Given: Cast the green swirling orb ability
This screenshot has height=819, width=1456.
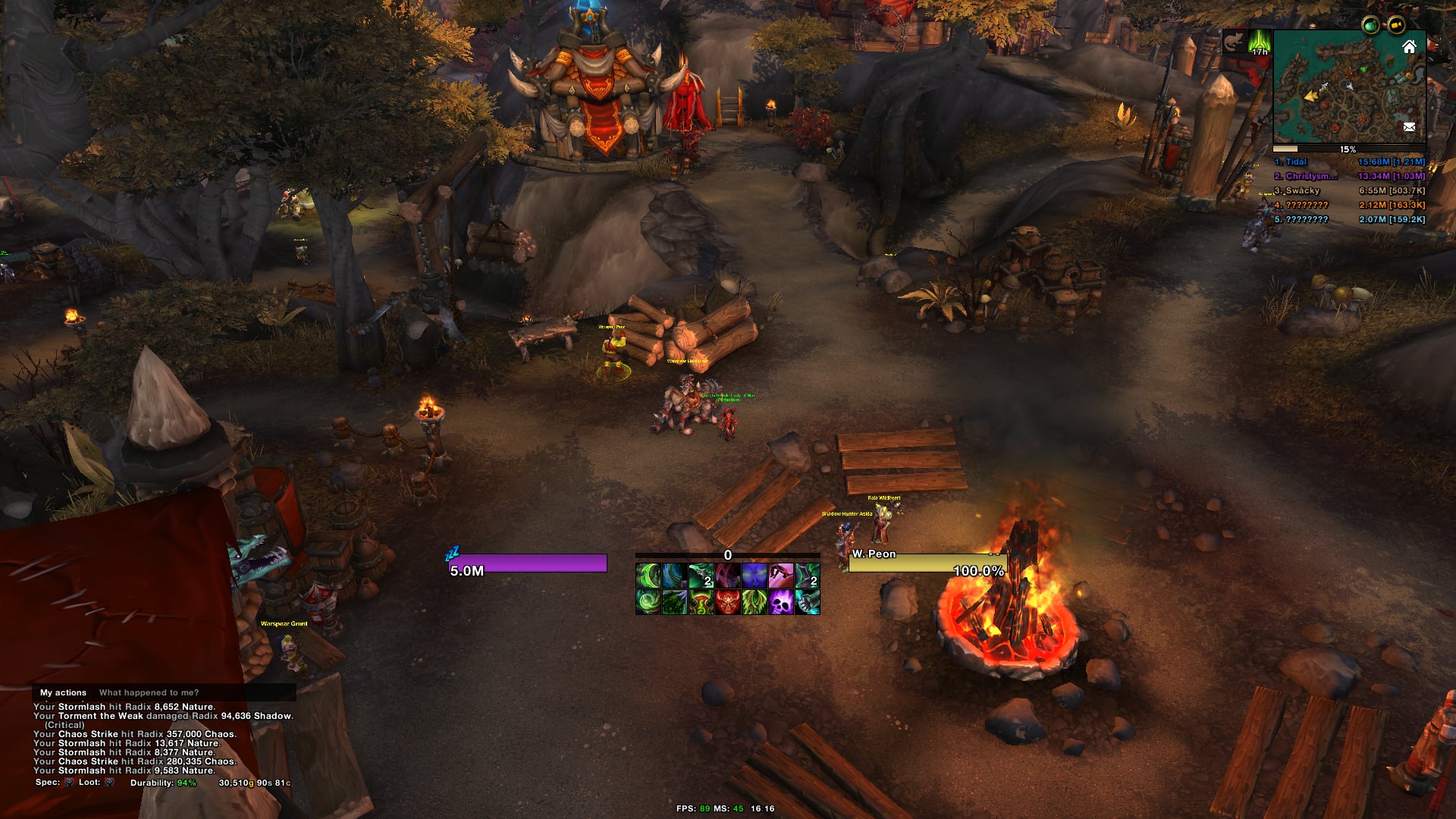Looking at the screenshot, I should (x=648, y=602).
